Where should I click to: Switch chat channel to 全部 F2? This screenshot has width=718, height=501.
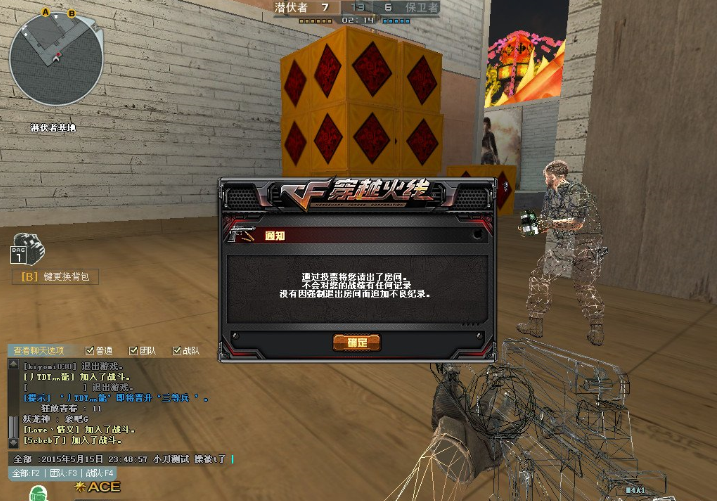(x=24, y=472)
